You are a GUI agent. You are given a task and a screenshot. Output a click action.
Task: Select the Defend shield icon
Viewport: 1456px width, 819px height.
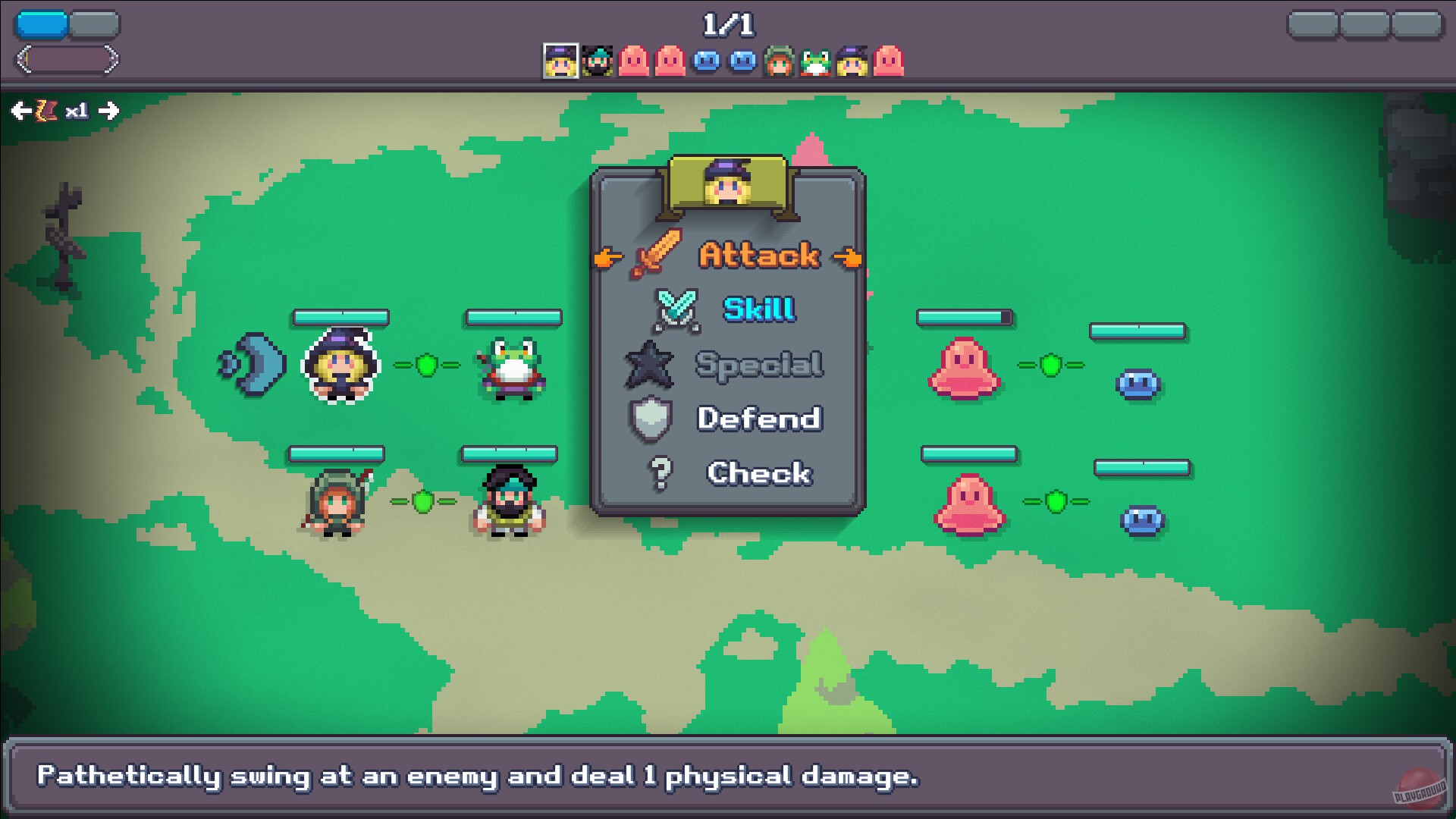(650, 419)
